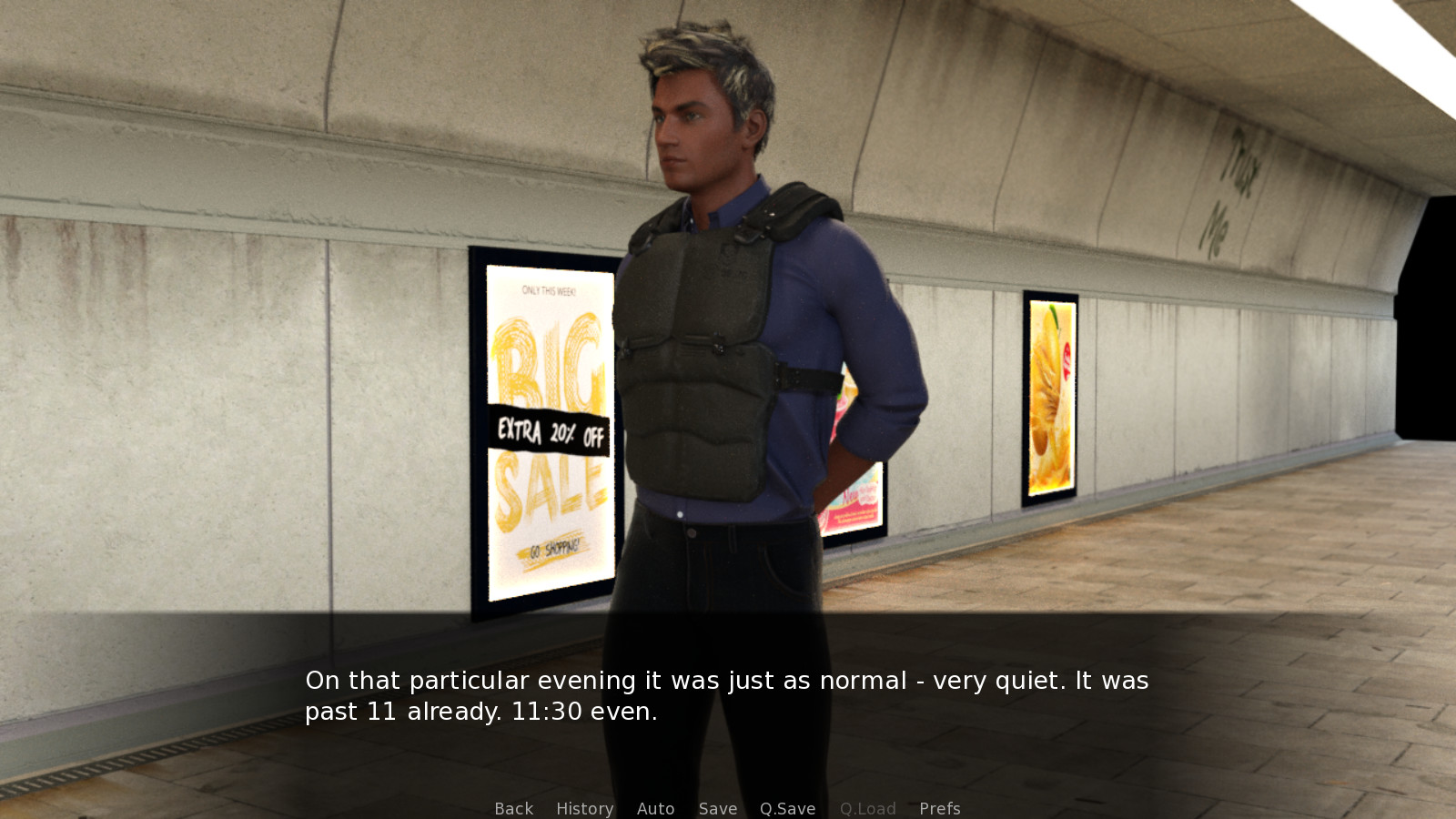Perform a Q.Save quick save

point(786,808)
